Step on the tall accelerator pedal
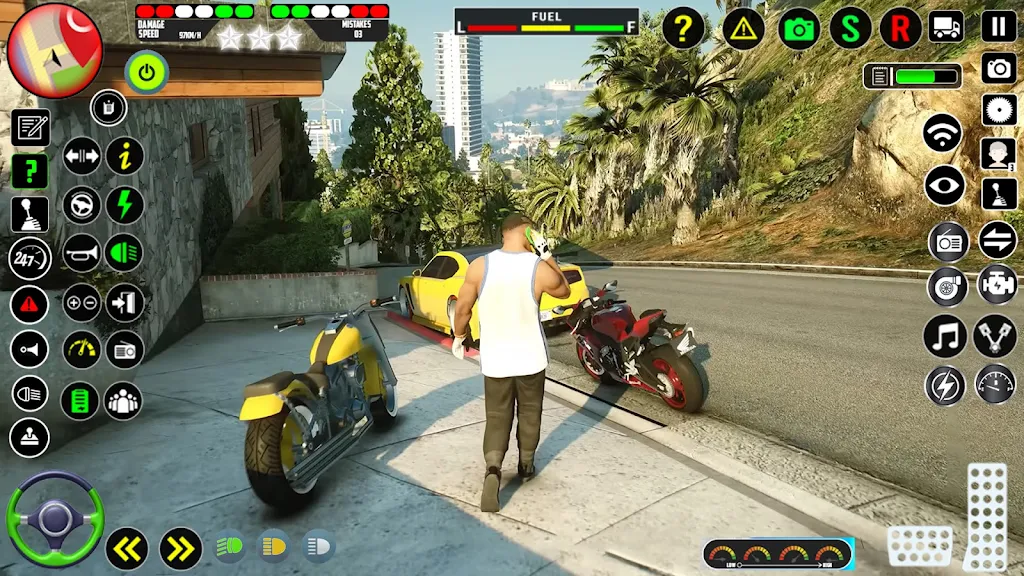 (x=986, y=515)
